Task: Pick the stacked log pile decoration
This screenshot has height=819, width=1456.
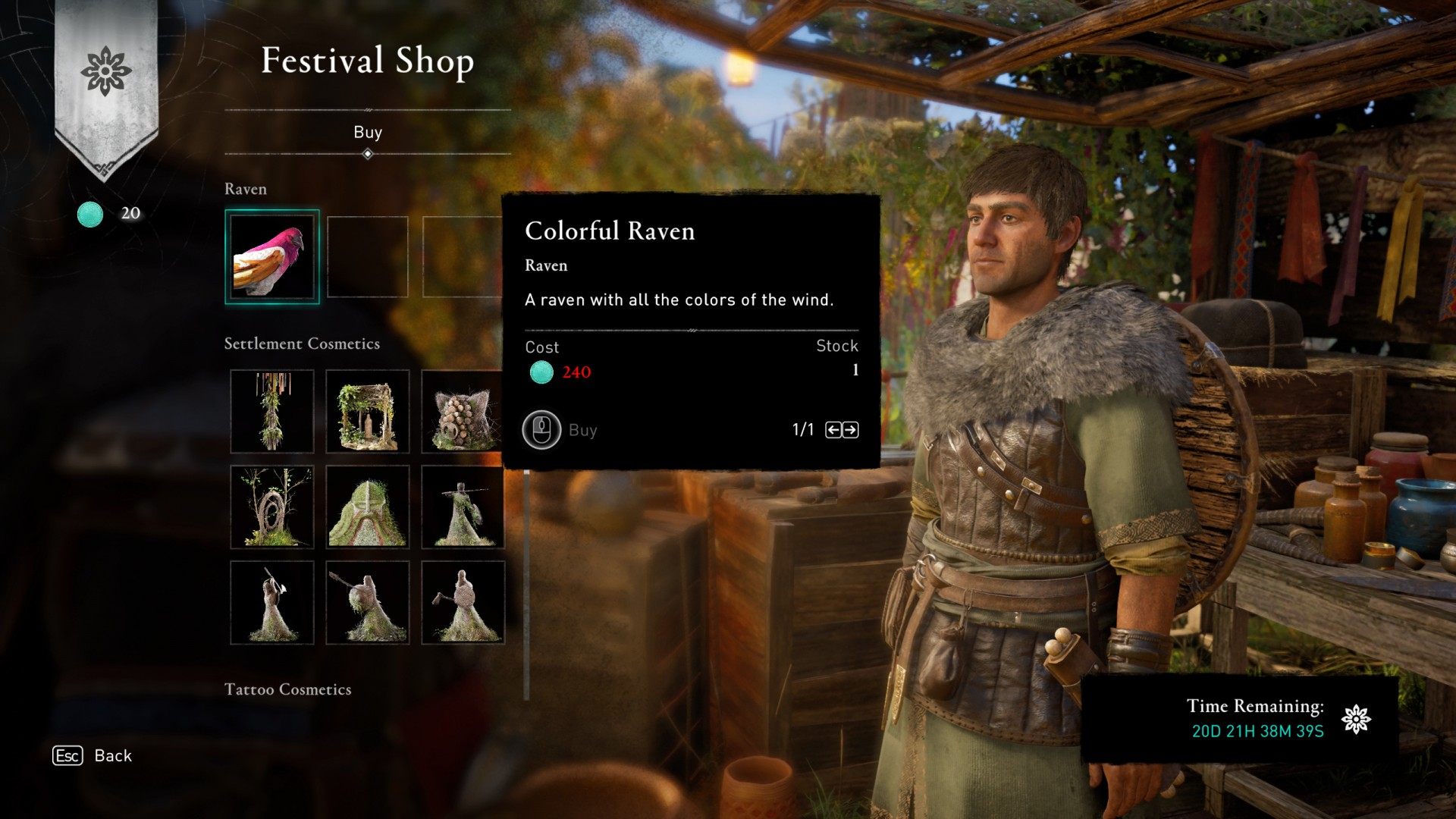Action: click(x=462, y=412)
